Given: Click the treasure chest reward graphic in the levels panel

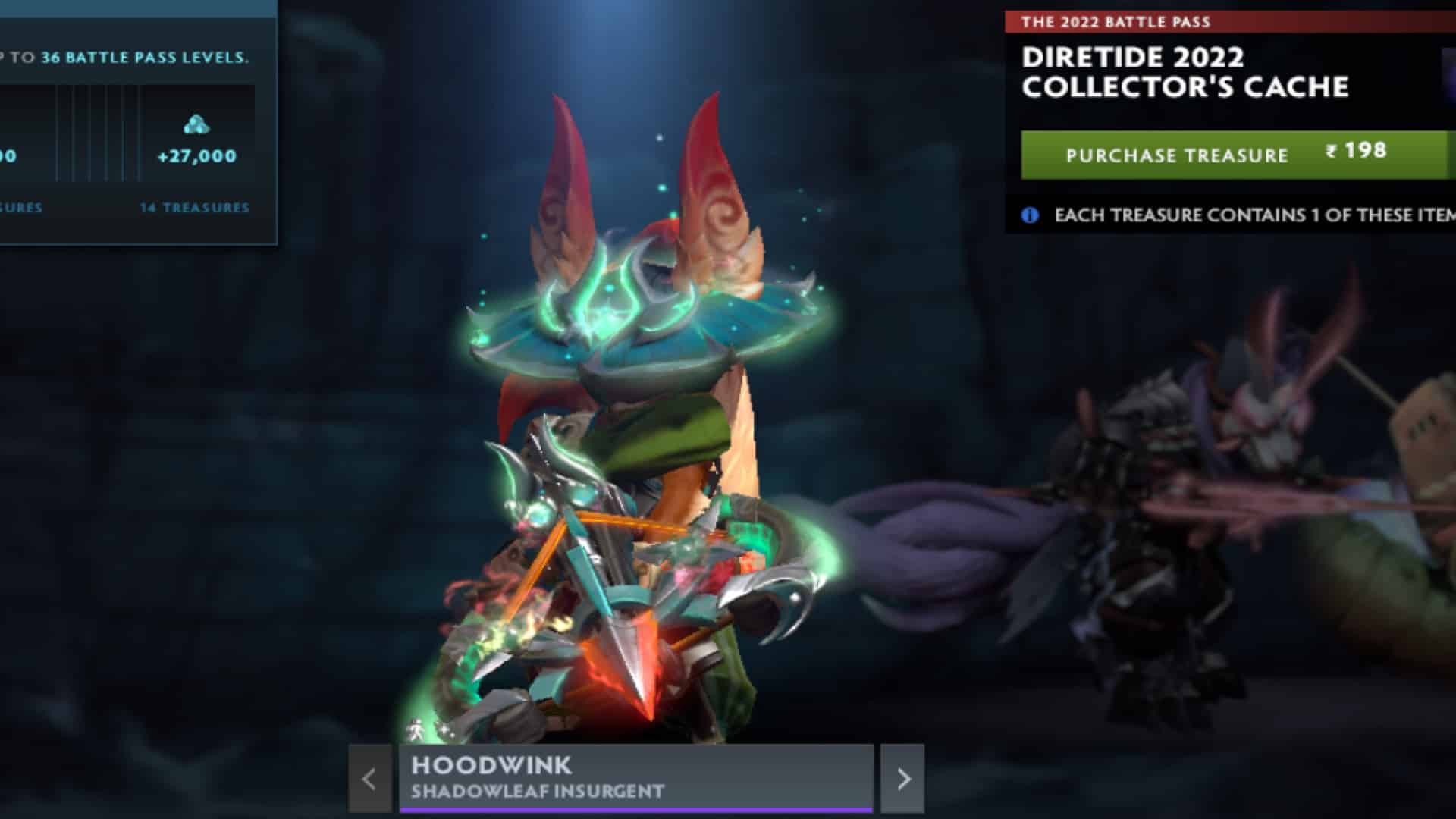Looking at the screenshot, I should tap(196, 125).
